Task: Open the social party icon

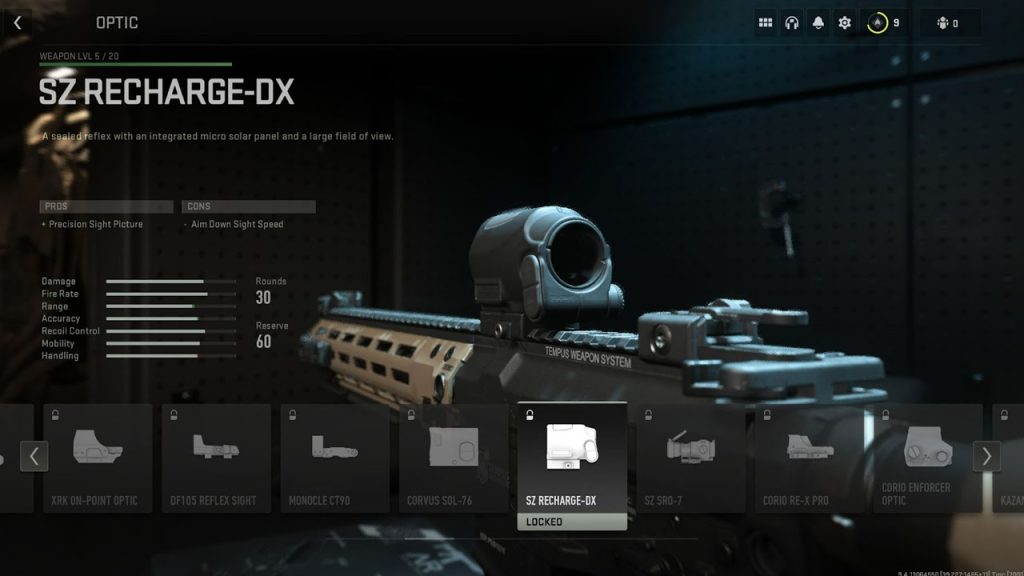Action: (x=942, y=23)
